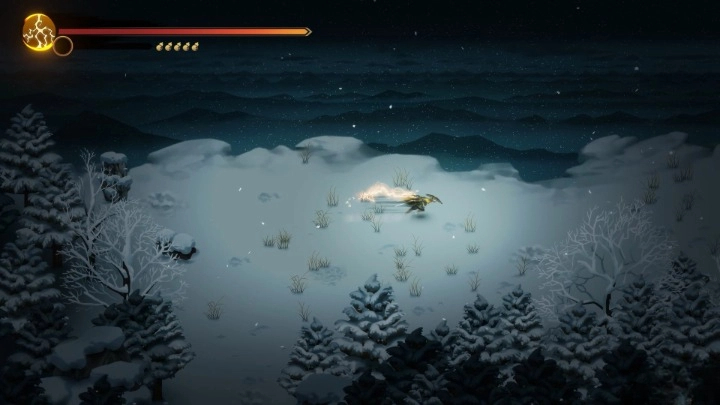Select the empty ring slot below the orb
This screenshot has height=405, width=720.
63,46
